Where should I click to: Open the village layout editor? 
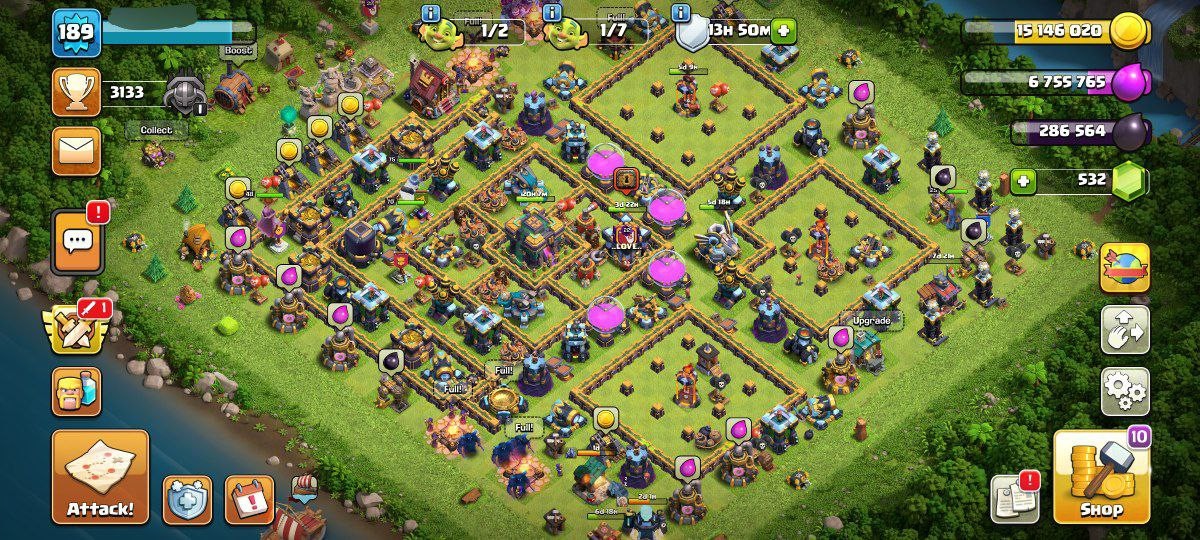click(x=1125, y=330)
